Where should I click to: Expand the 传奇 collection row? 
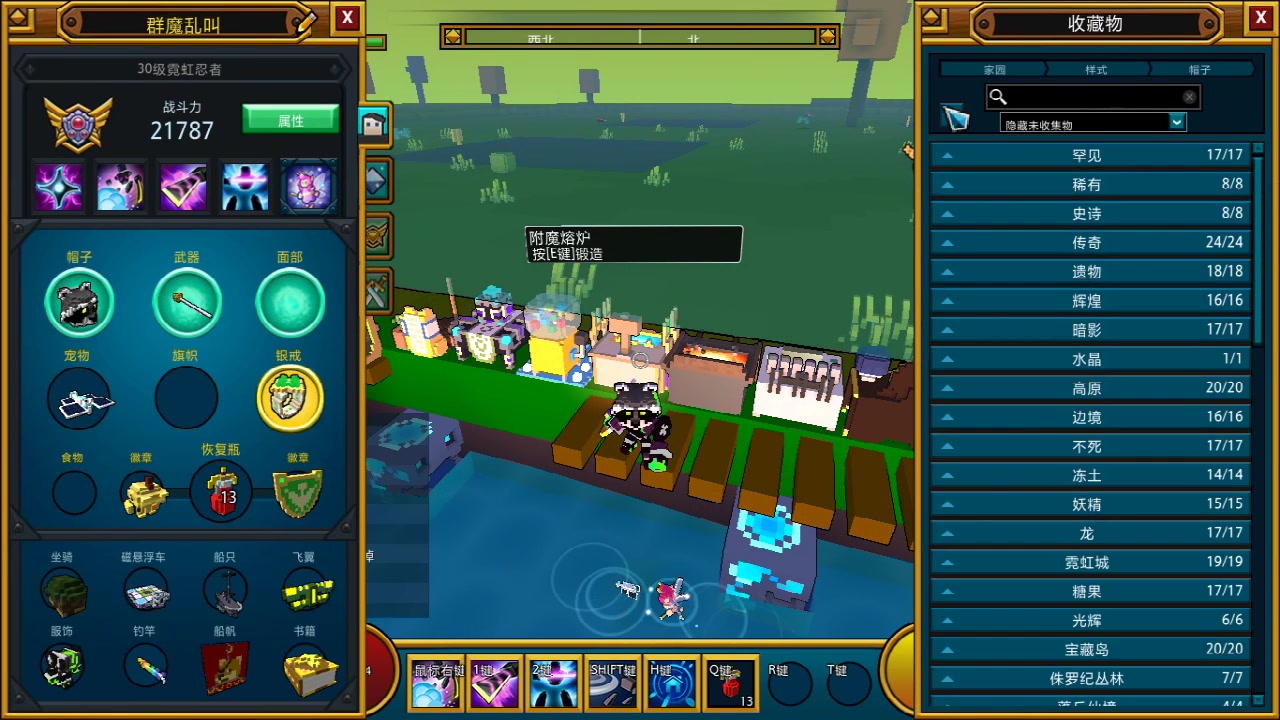(x=1092, y=242)
